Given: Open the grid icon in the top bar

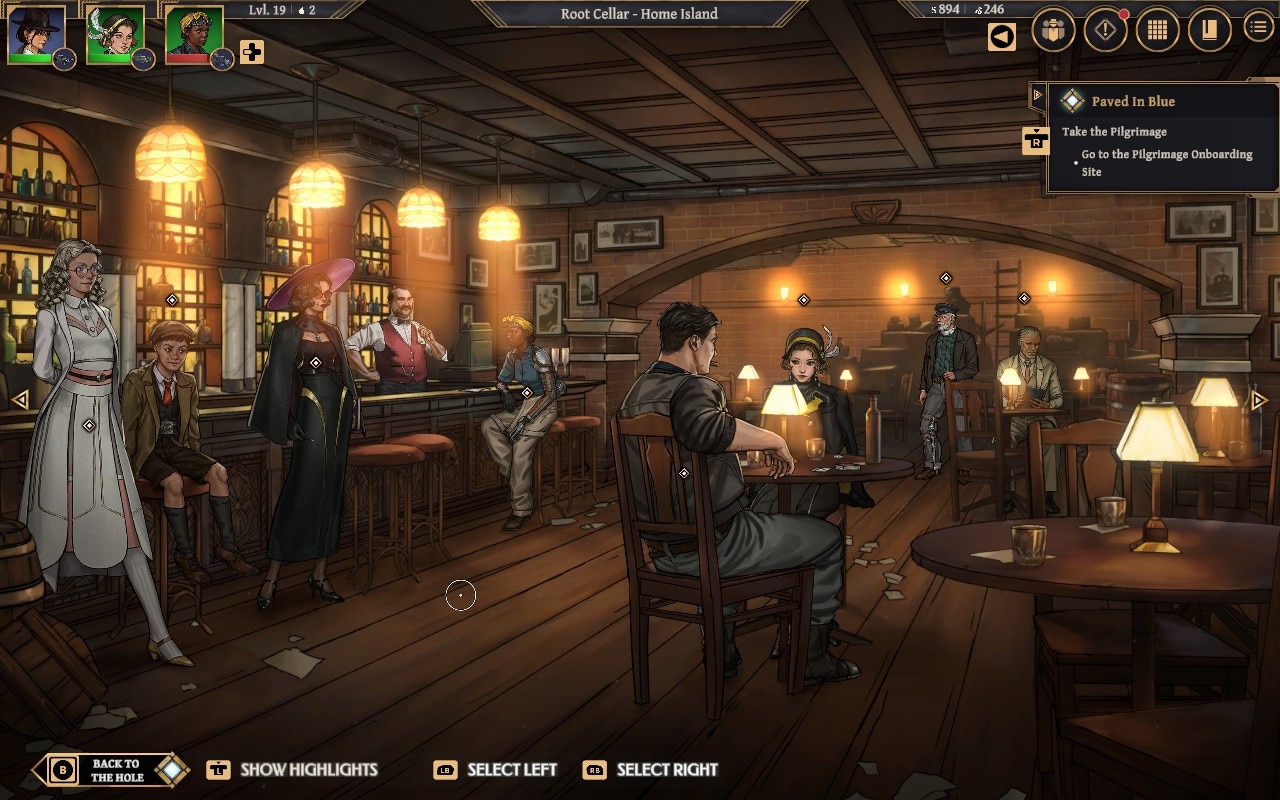Looking at the screenshot, I should pyautogui.click(x=1157, y=31).
